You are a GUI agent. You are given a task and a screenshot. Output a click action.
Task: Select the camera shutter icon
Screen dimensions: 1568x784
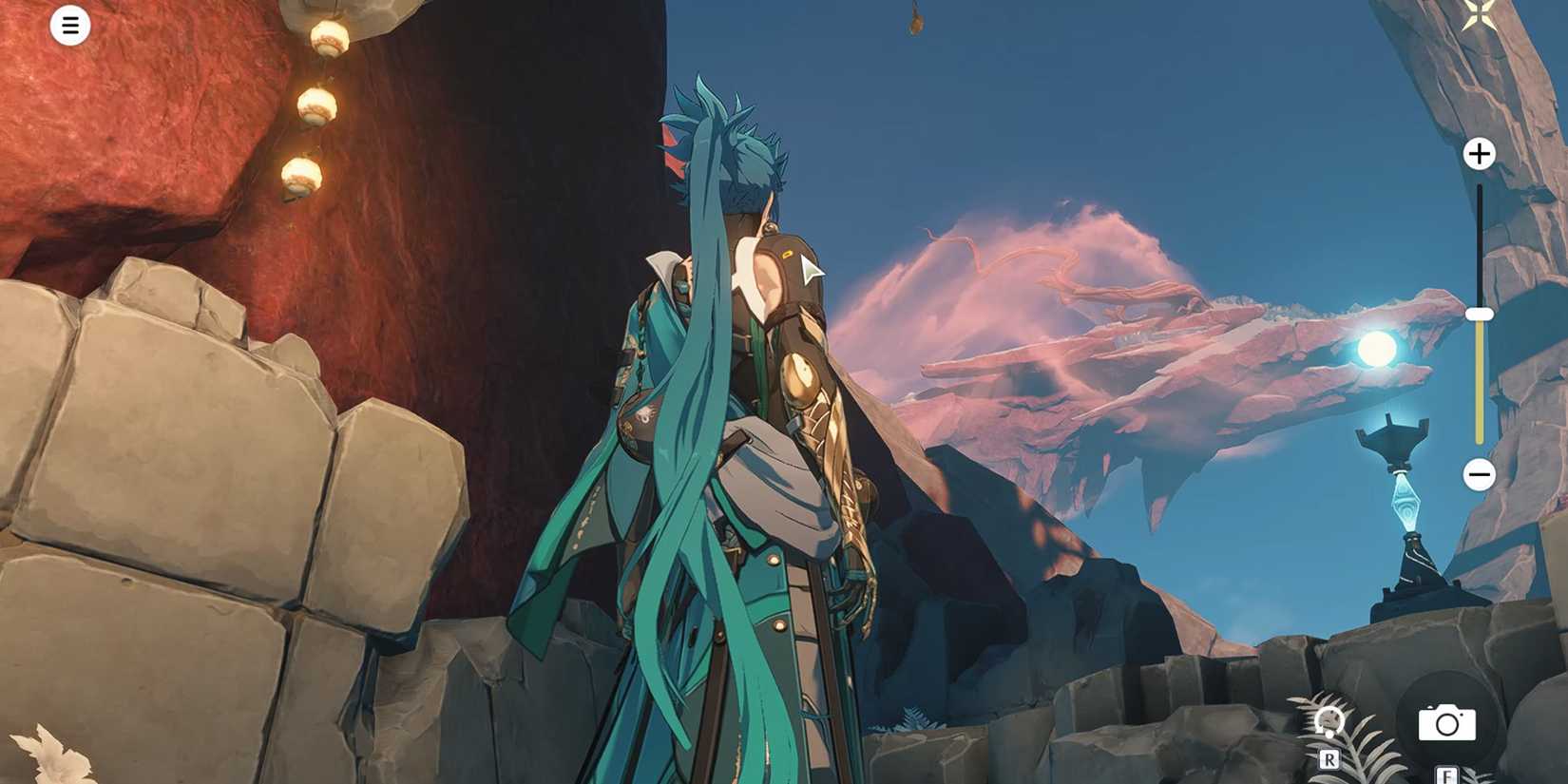click(x=1448, y=722)
